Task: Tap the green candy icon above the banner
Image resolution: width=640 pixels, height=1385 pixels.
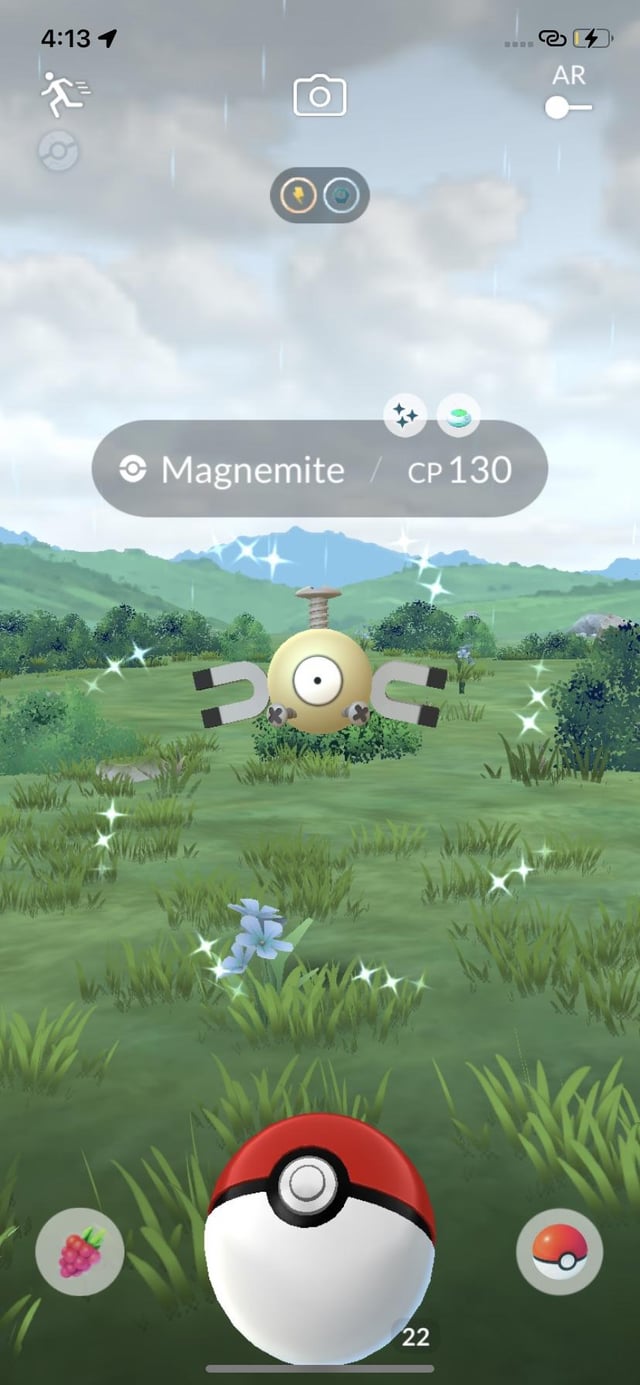Action: (458, 415)
